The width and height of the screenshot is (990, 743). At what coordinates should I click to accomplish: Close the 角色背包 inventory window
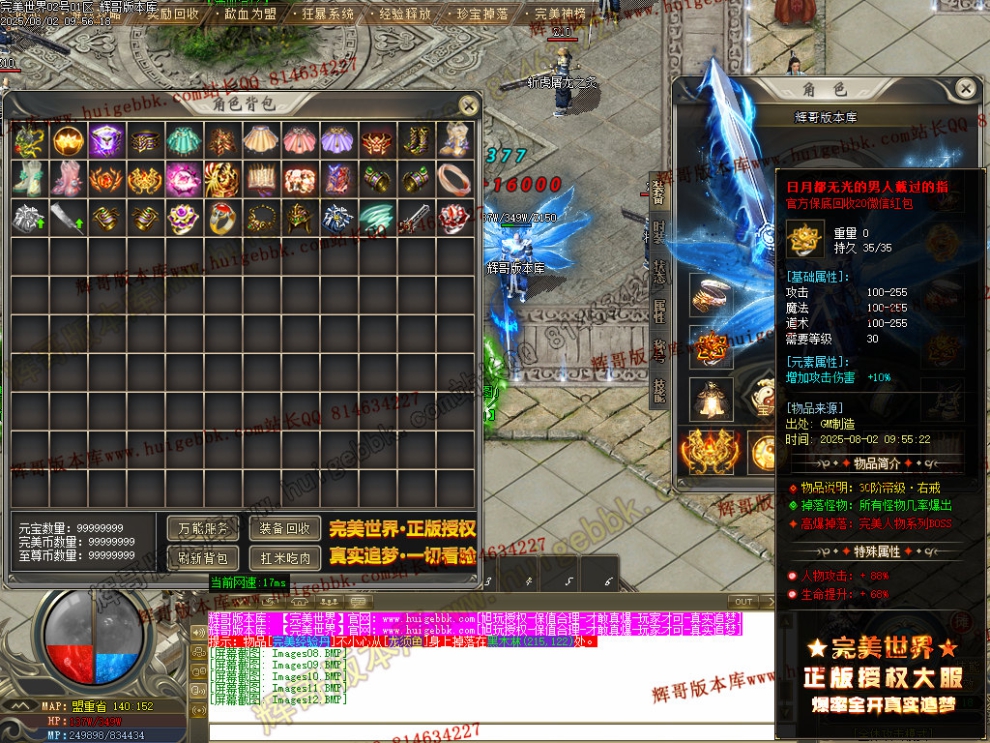[468, 104]
